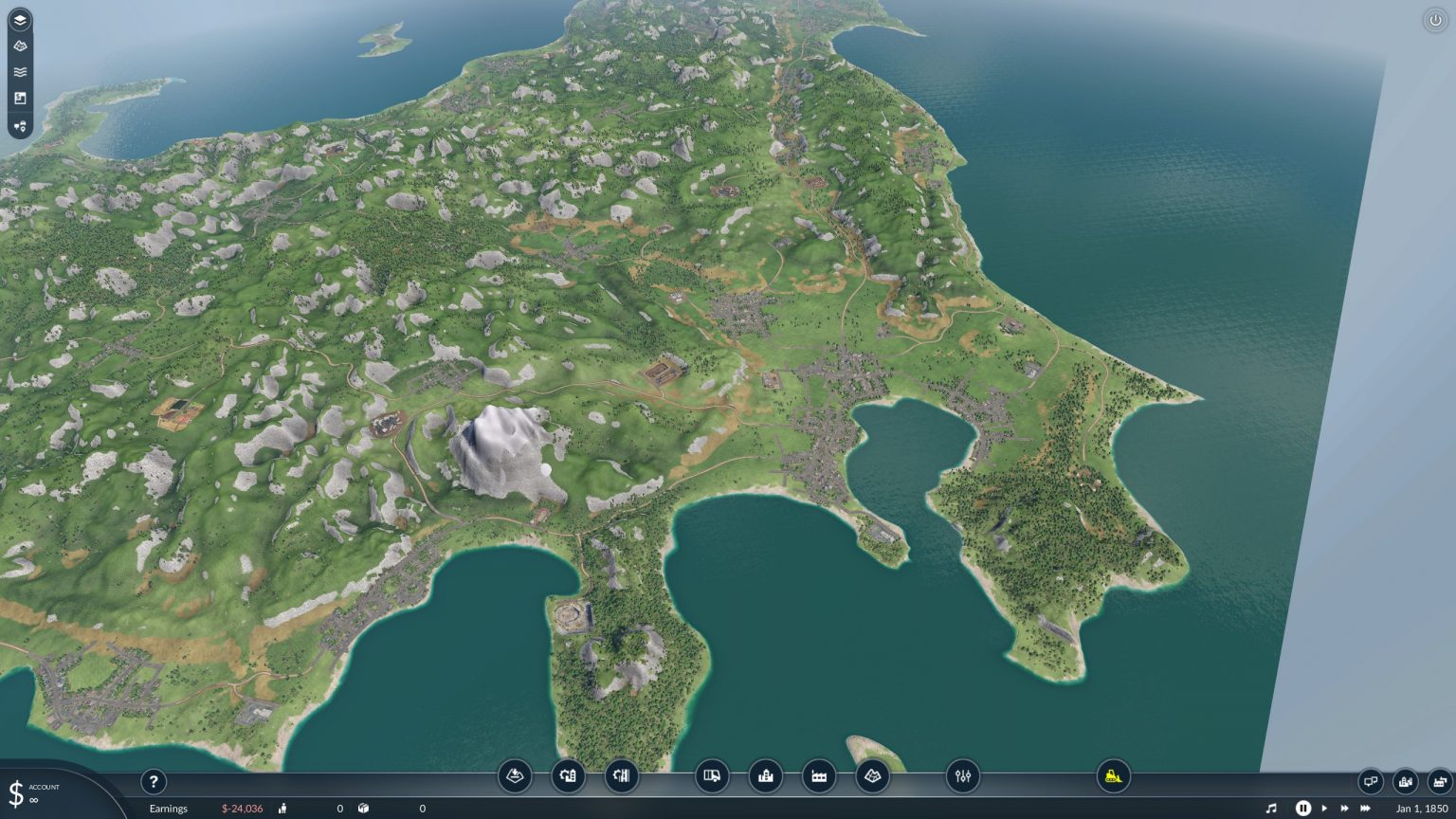Open the messages panel

pos(1371,782)
